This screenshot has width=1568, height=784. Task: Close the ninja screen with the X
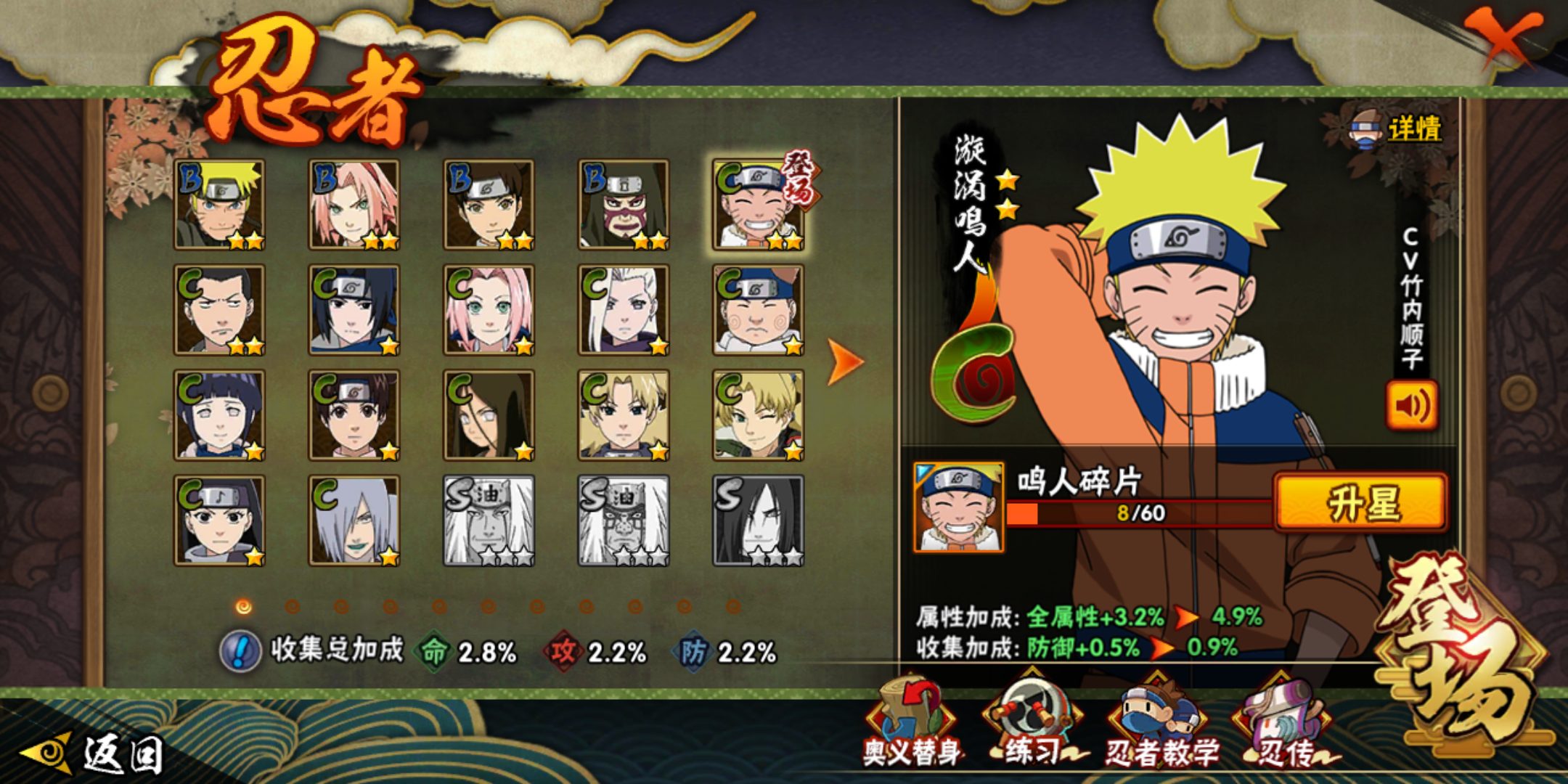[1507, 38]
